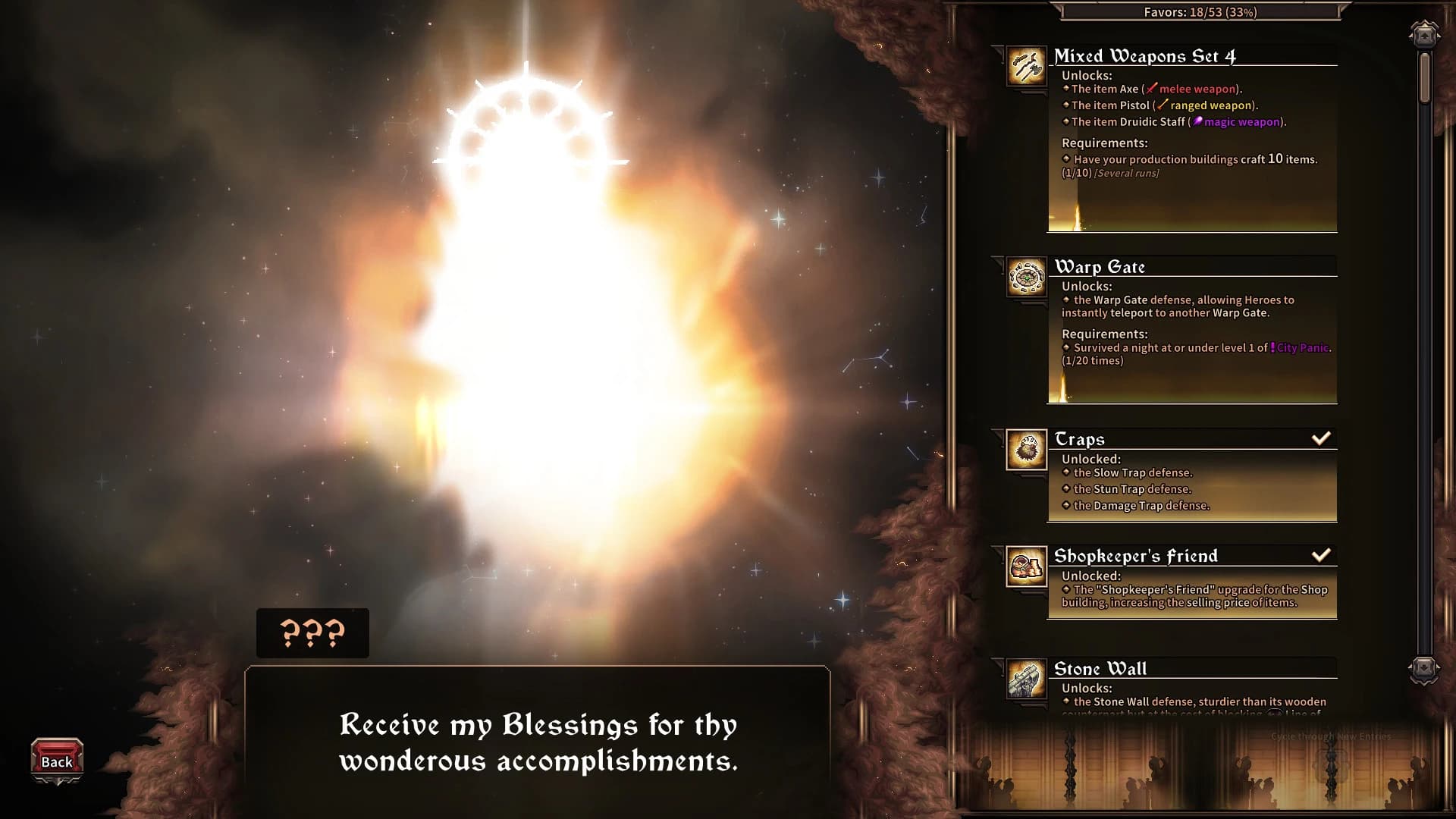Click the magic weapon icon beside Druidic Staff

(1197, 121)
